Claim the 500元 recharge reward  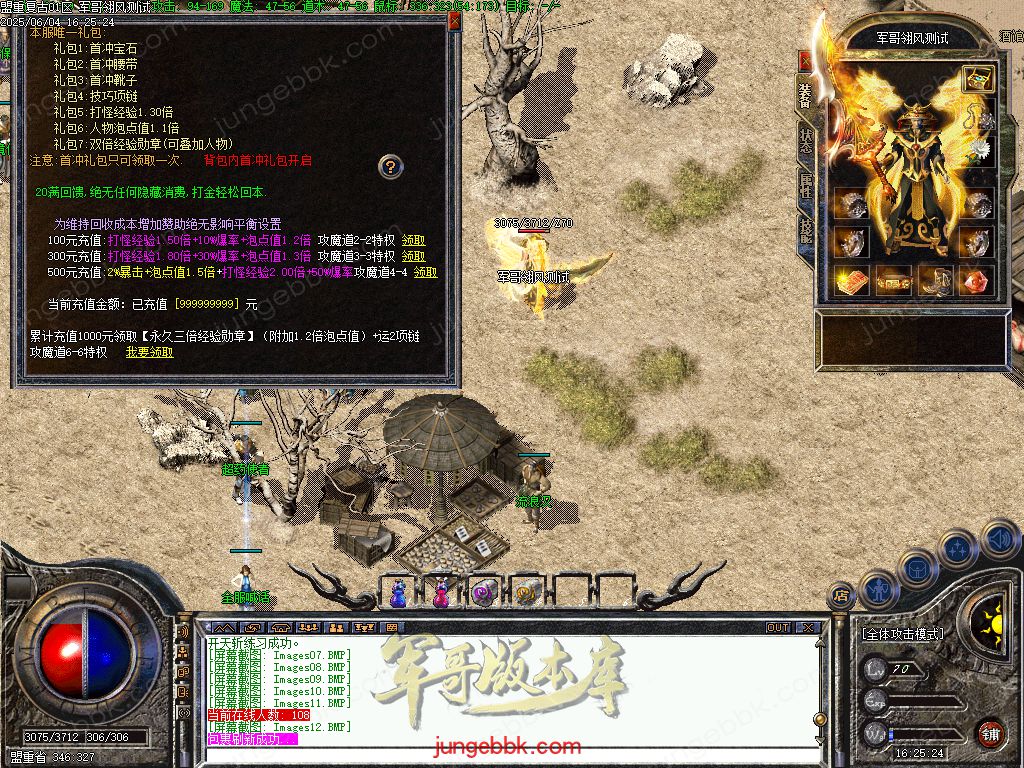[425, 272]
